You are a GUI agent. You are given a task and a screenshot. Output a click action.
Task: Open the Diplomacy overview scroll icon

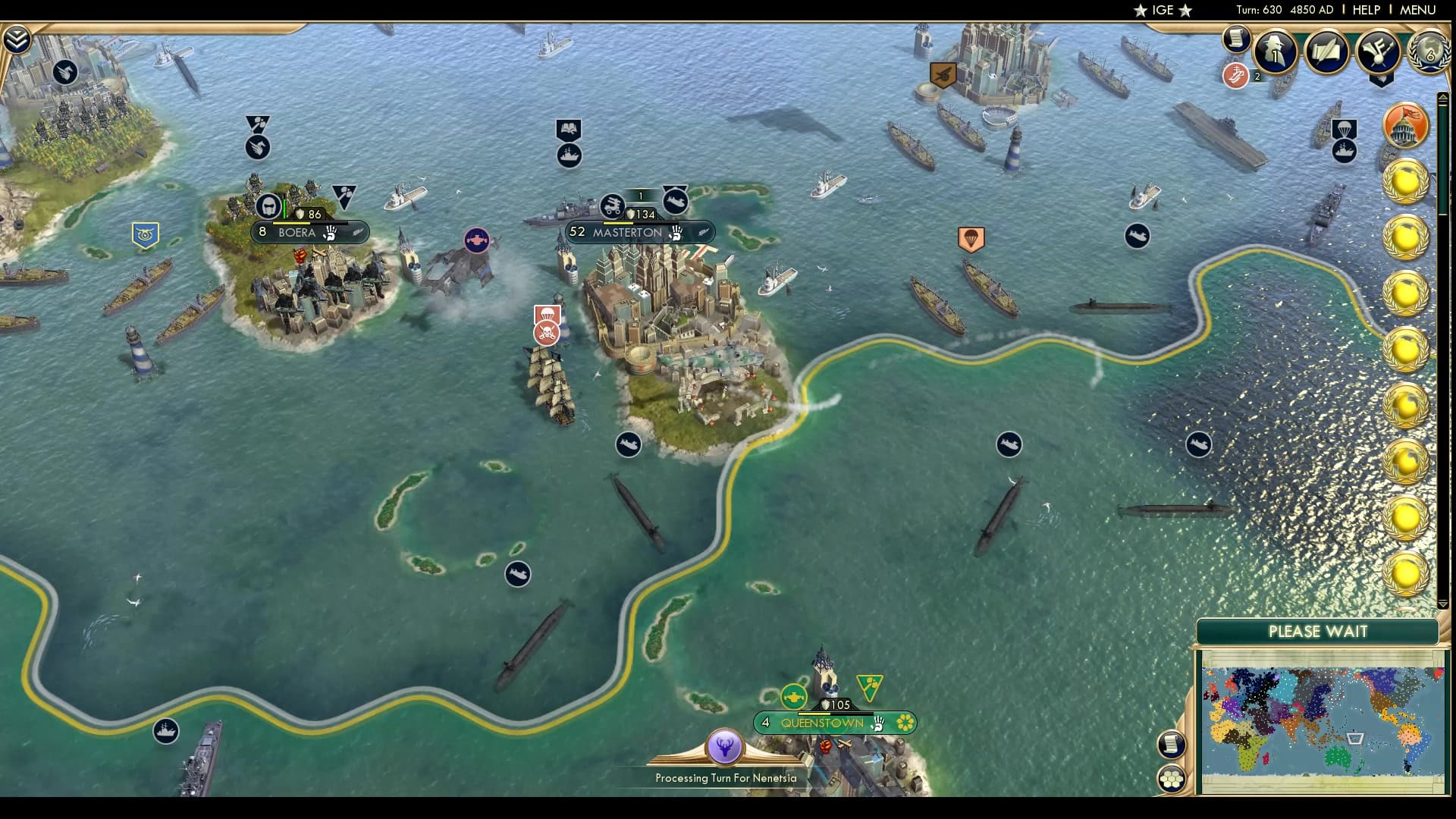tap(1326, 49)
